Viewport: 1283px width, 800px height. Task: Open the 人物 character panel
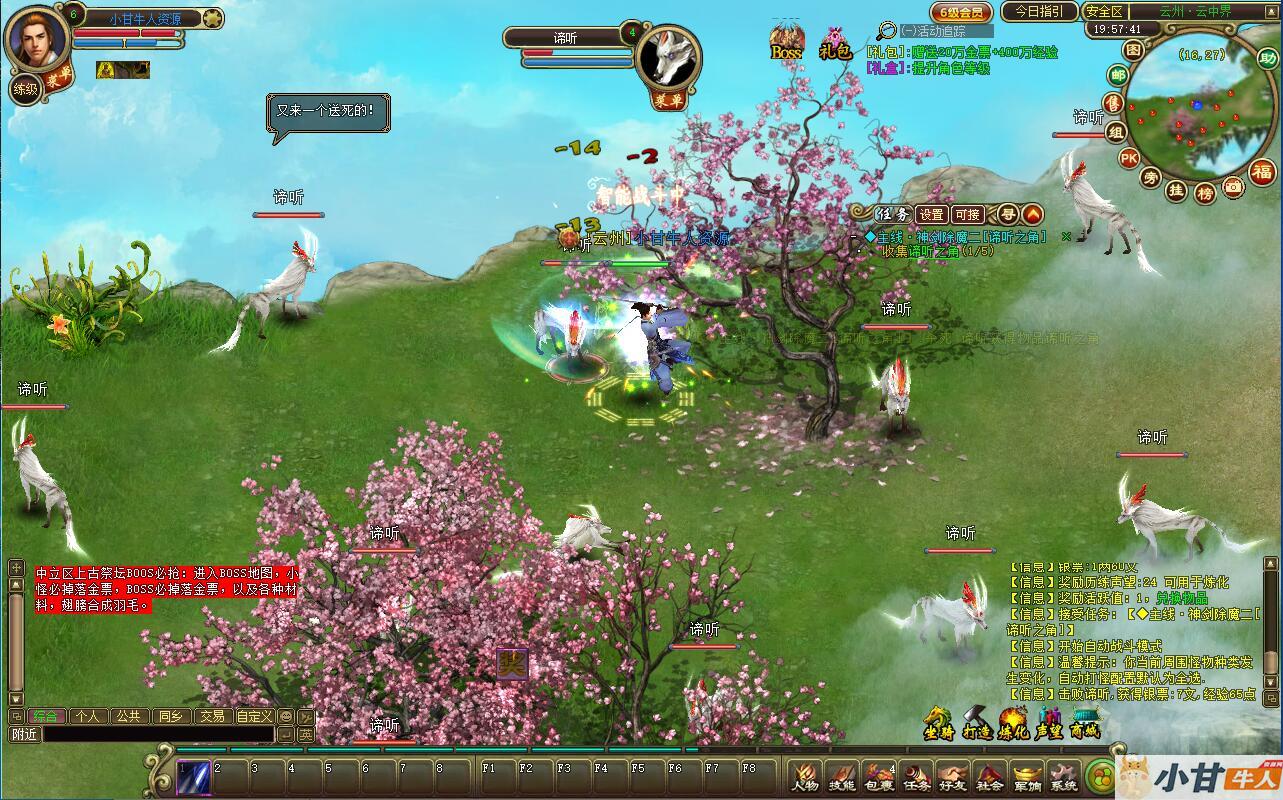point(804,776)
